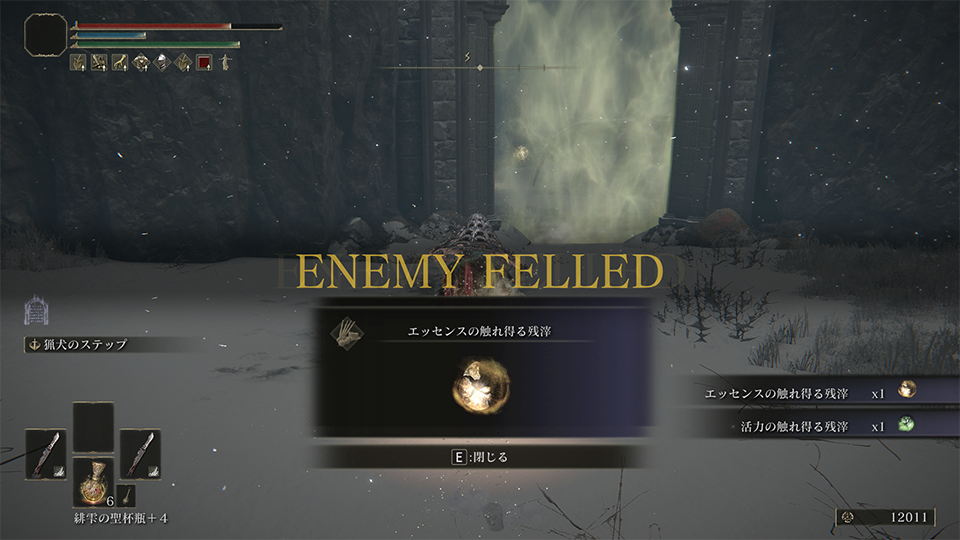Viewport: 960px width, 540px height.
Task: Select the 活力の触れ得る残滓 loot log row
Action: coord(810,425)
